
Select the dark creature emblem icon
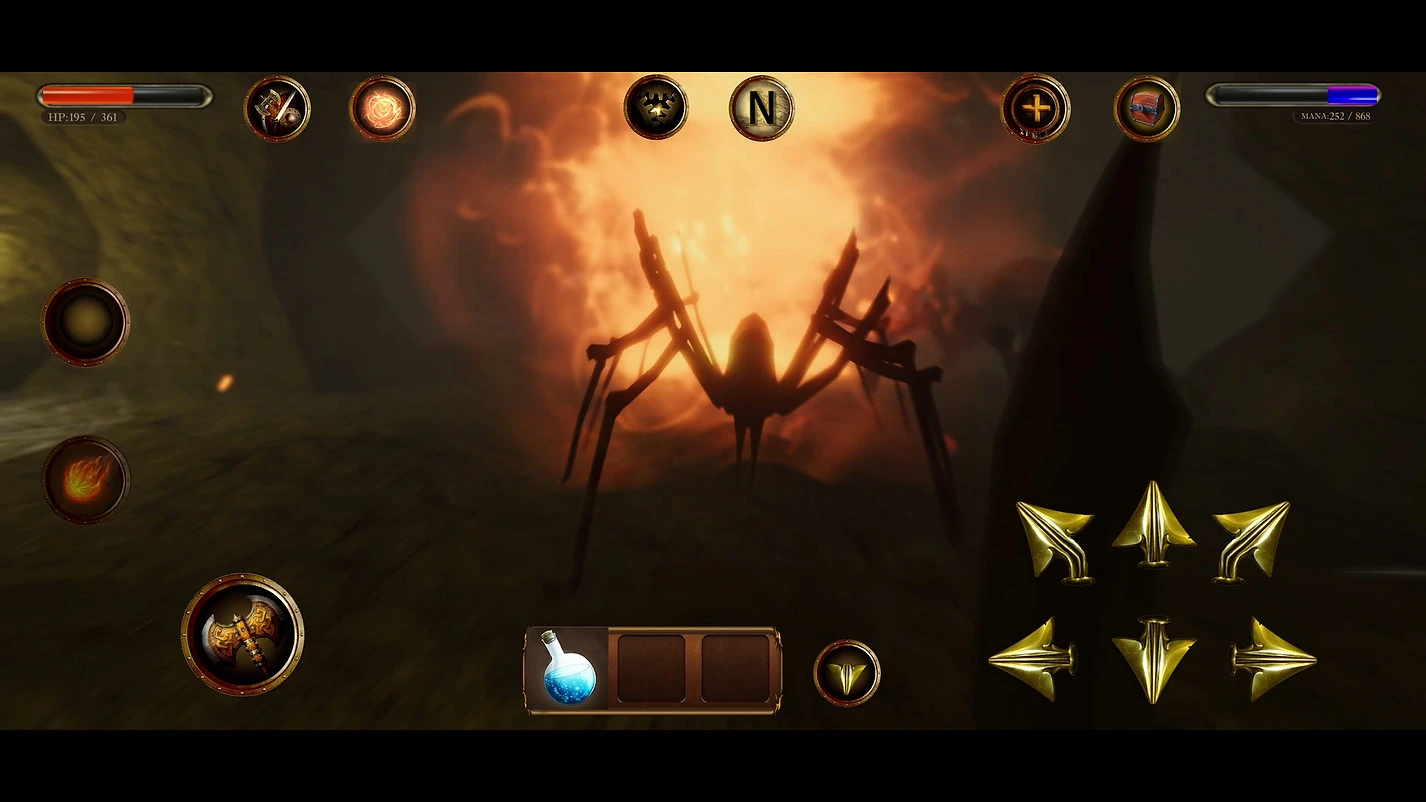pos(656,107)
